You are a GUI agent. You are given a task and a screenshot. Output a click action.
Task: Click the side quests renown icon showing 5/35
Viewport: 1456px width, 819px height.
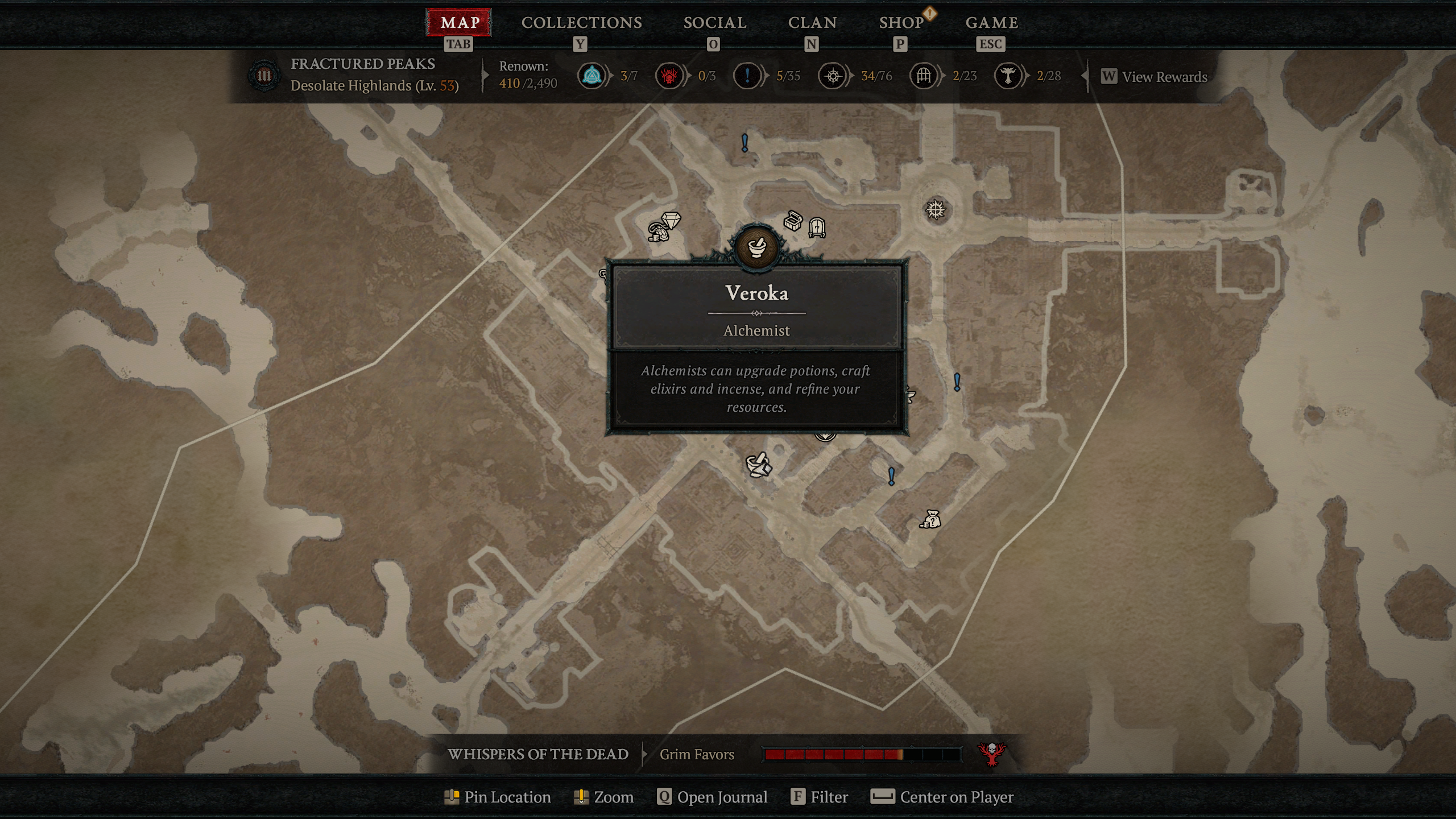[x=747, y=76]
